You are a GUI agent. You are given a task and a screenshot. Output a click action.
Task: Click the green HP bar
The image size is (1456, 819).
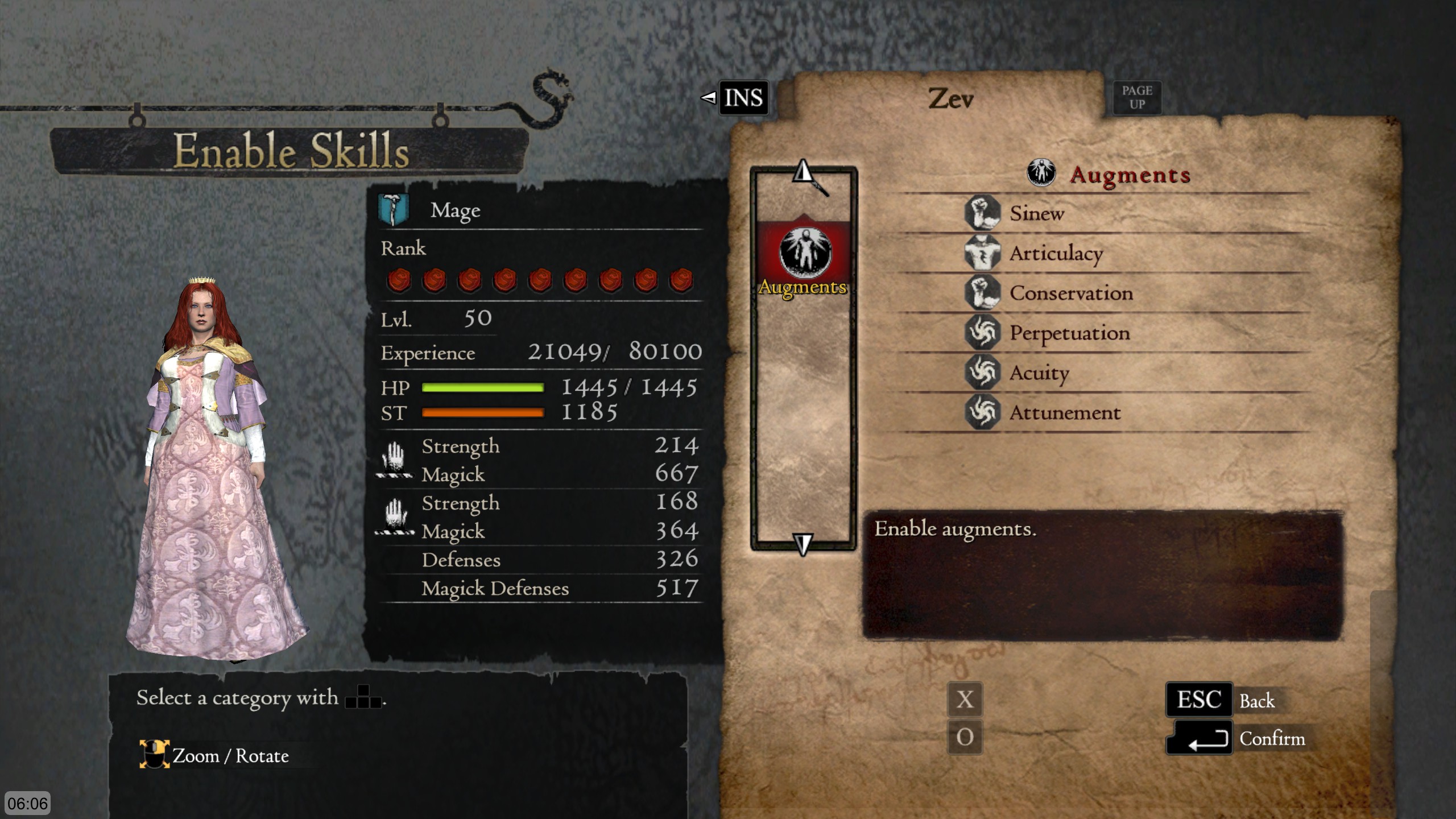pyautogui.click(x=483, y=388)
